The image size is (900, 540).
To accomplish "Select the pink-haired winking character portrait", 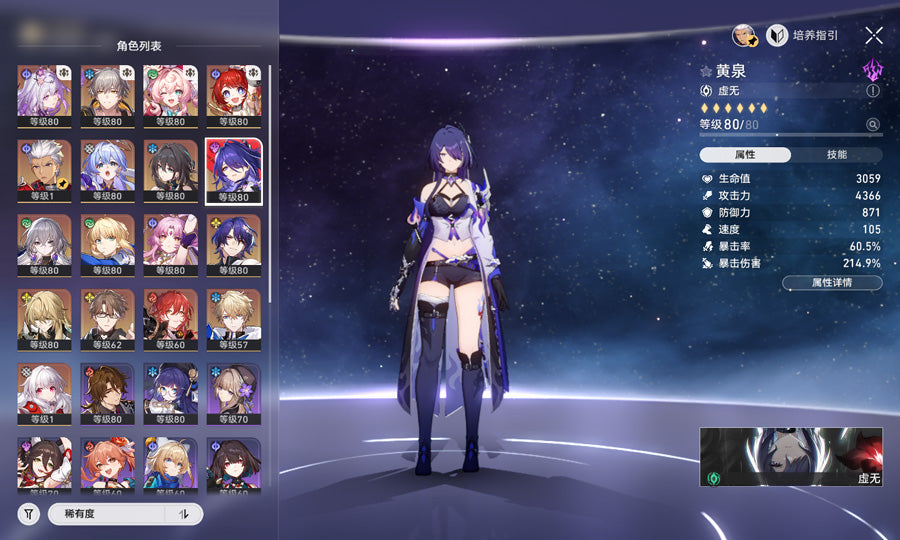I will pyautogui.click(x=171, y=94).
